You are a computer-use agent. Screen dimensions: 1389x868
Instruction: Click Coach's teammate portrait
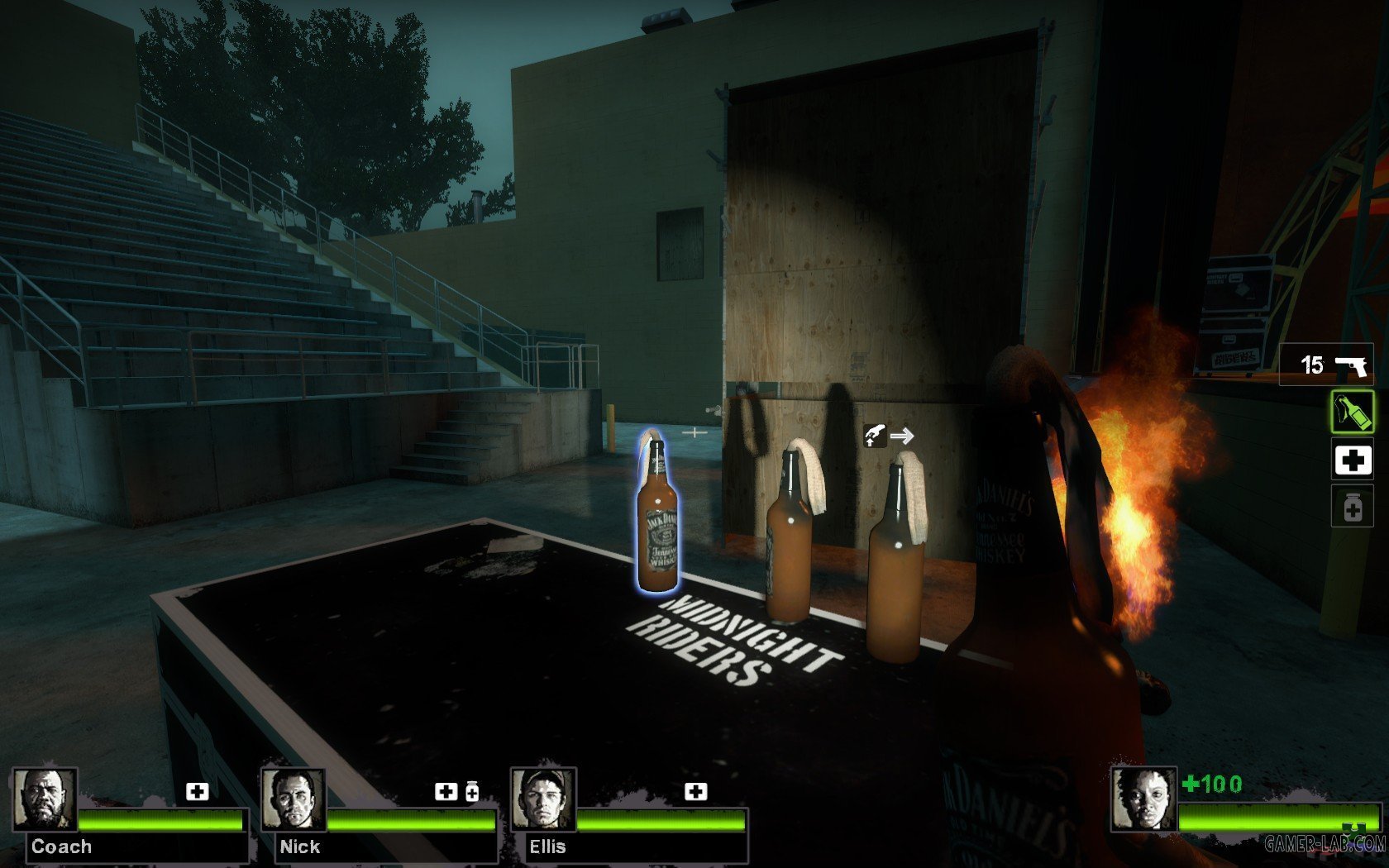[x=45, y=799]
